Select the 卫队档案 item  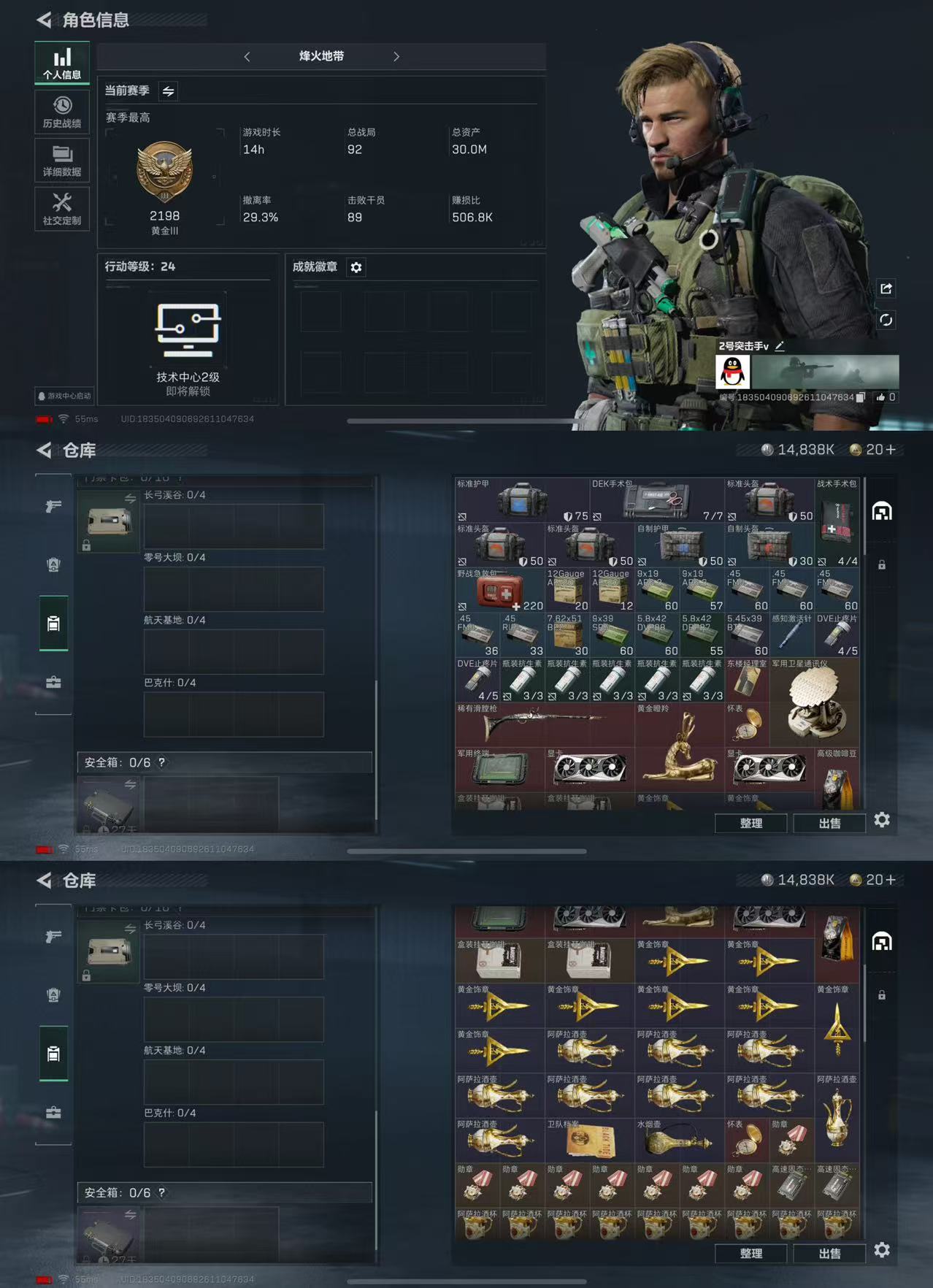coord(589,1141)
